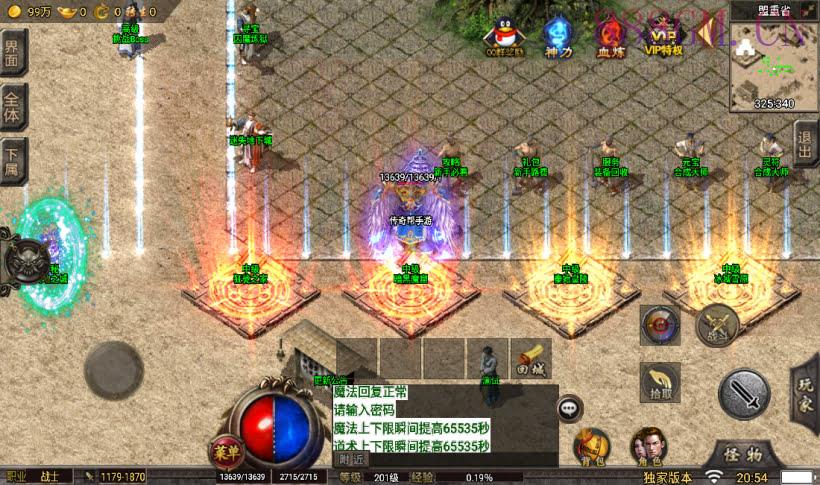The width and height of the screenshot is (820, 485).
Task: Switch to the 怪物 monsters tab
Action: point(743,454)
